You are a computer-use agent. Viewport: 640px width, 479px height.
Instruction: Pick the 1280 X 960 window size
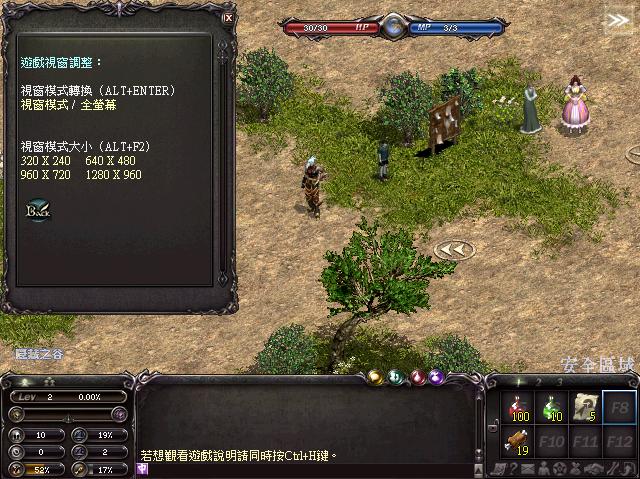tap(114, 175)
